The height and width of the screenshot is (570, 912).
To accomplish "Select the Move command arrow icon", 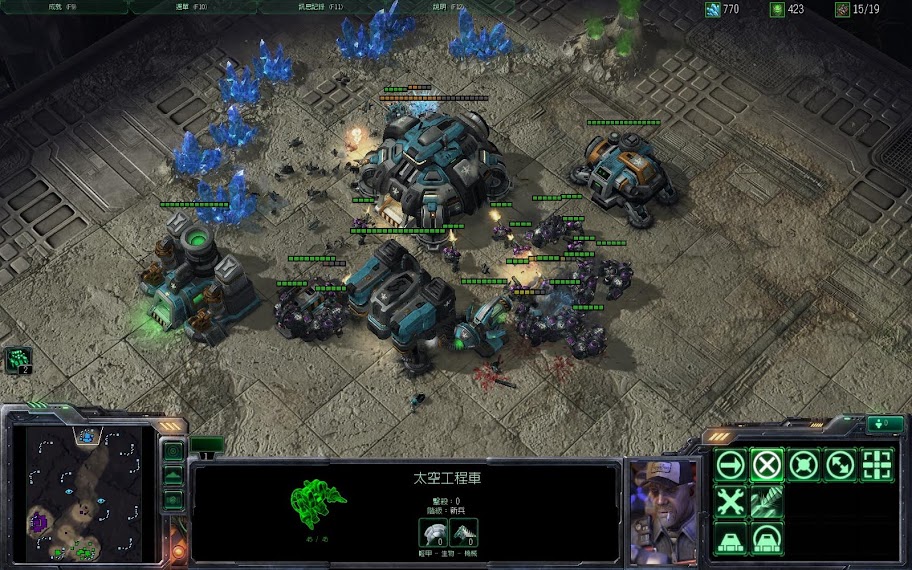I will click(731, 465).
